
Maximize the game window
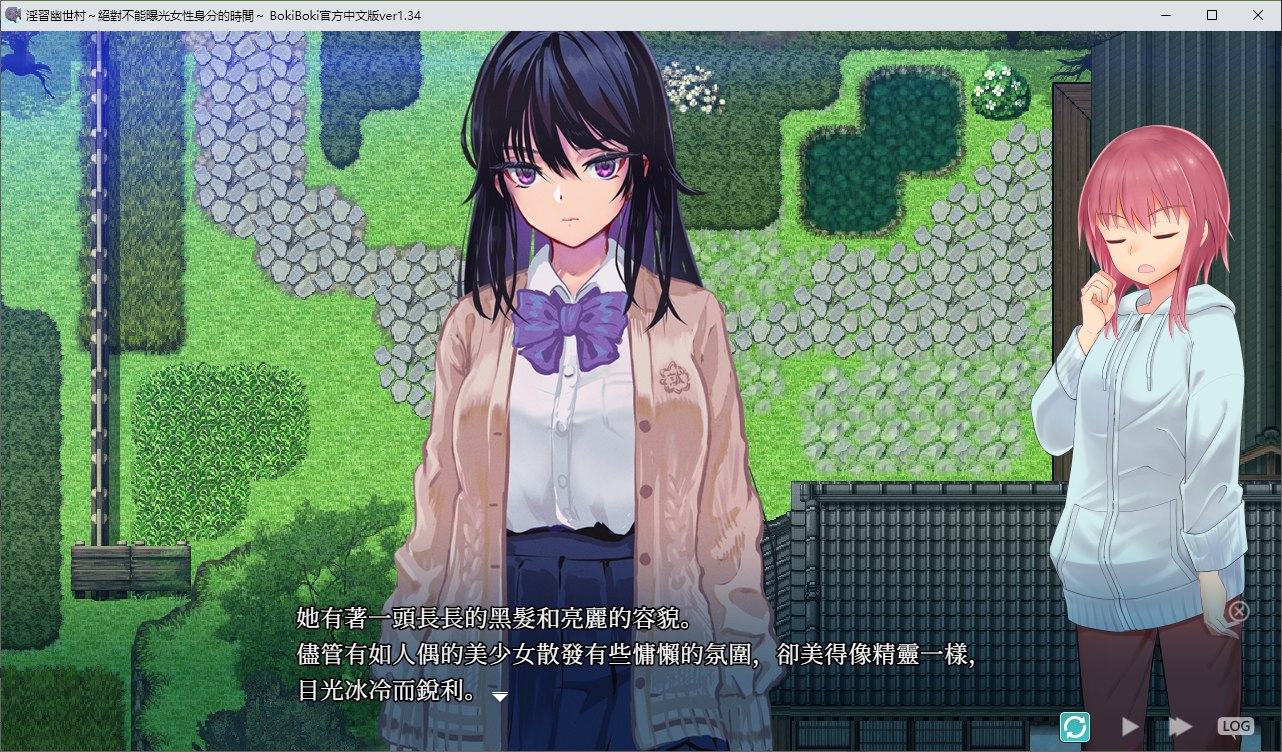pos(1212,15)
